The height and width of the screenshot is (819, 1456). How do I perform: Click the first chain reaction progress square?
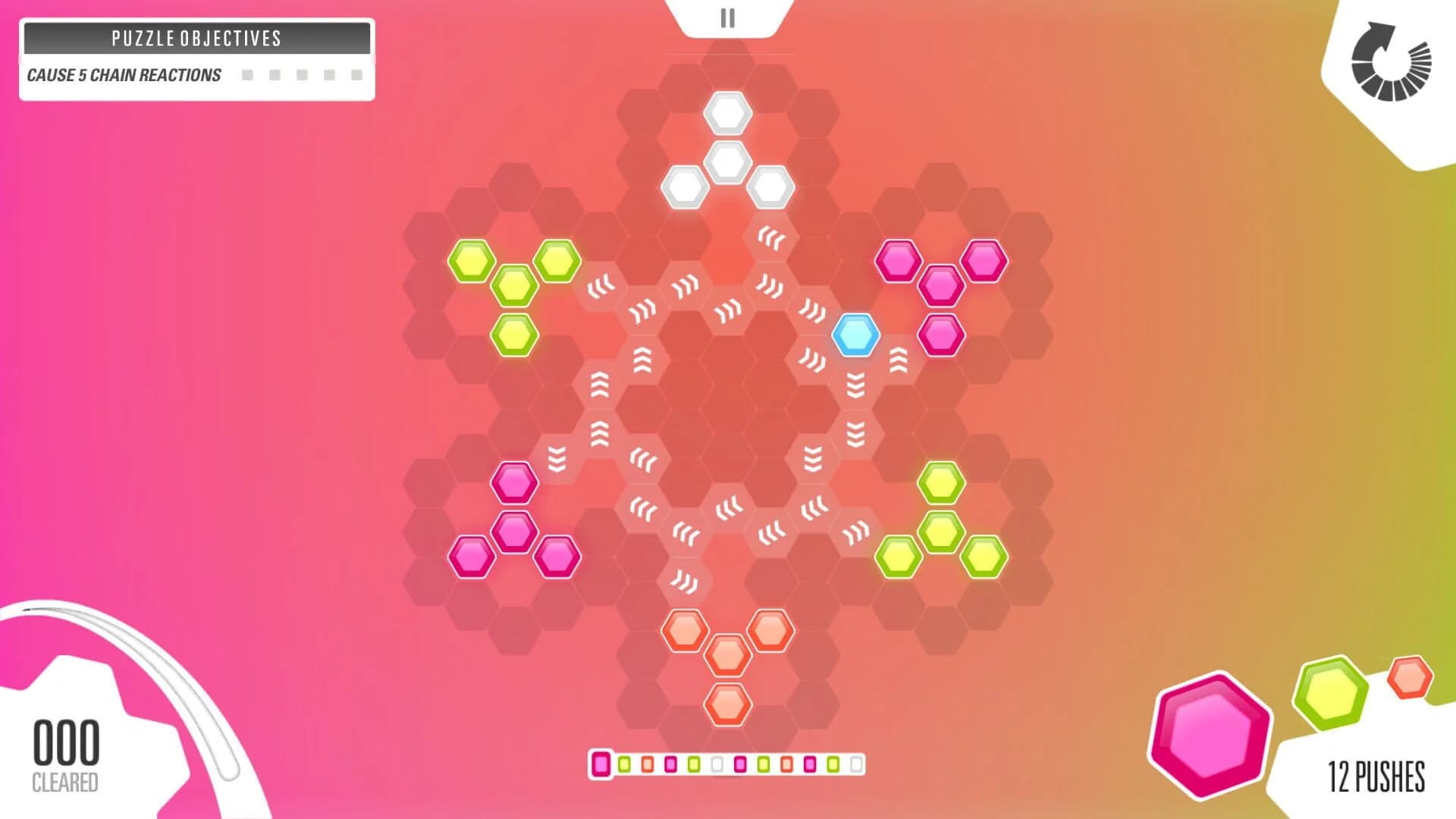click(x=248, y=74)
